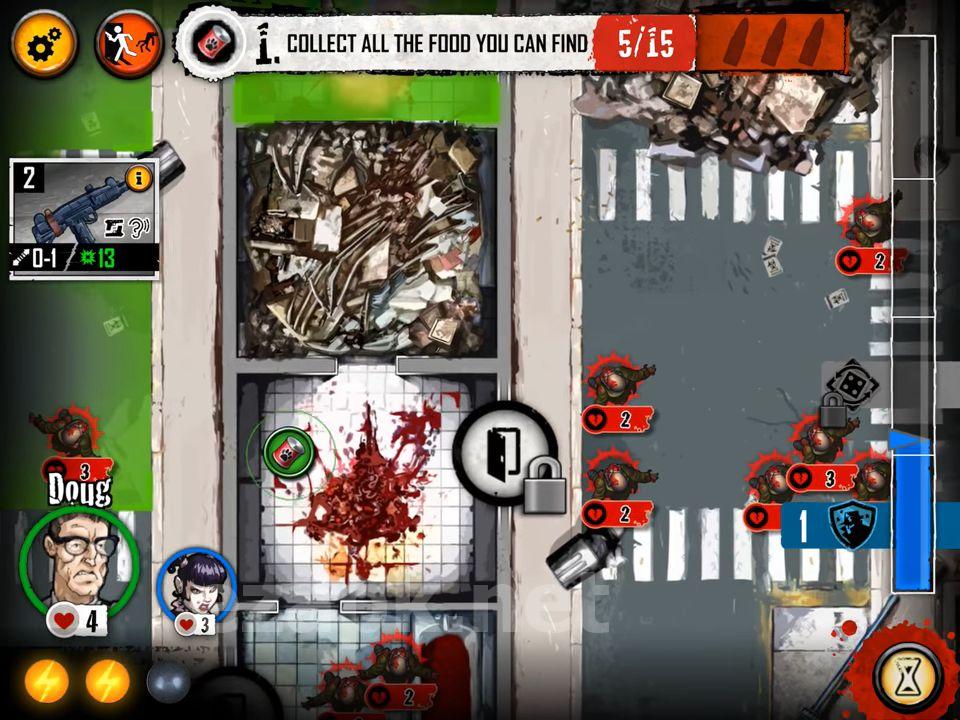Image resolution: width=960 pixels, height=720 pixels.
Task: End turn with the hourglass button
Action: [x=907, y=677]
